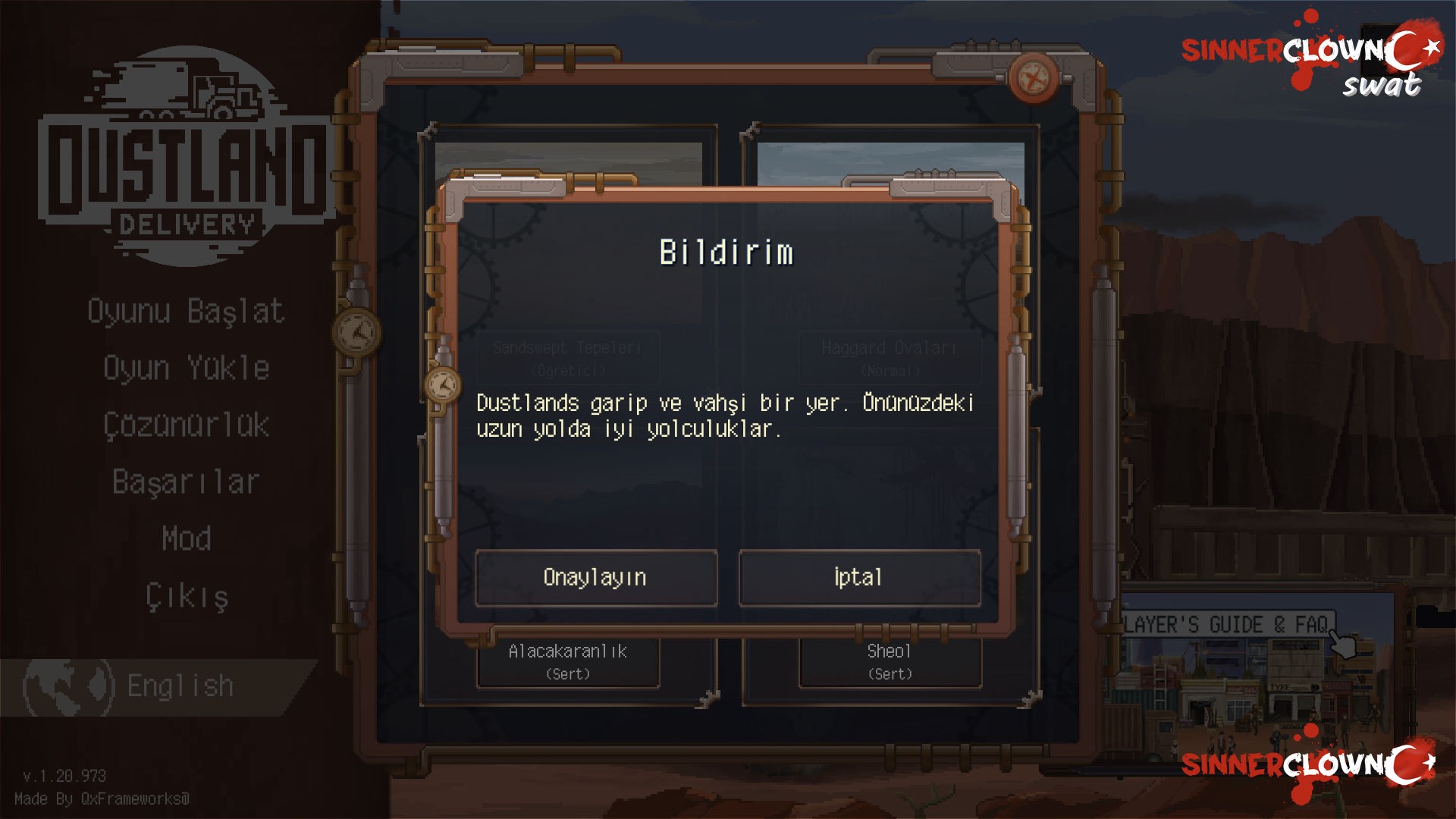Confirm the notification with Onaylayın

(x=596, y=578)
